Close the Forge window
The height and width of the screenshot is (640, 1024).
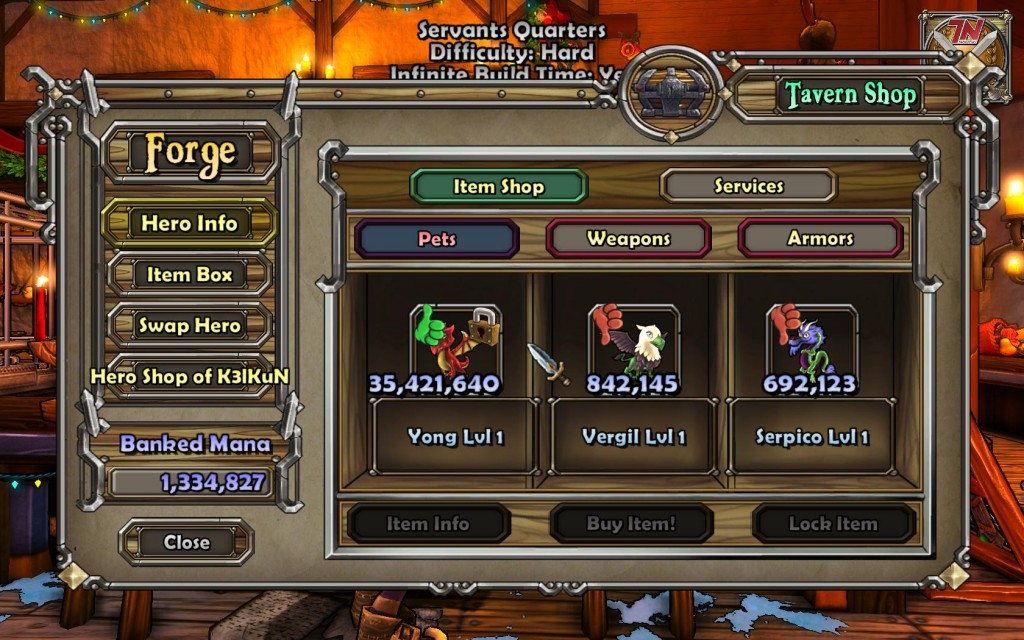(x=187, y=542)
